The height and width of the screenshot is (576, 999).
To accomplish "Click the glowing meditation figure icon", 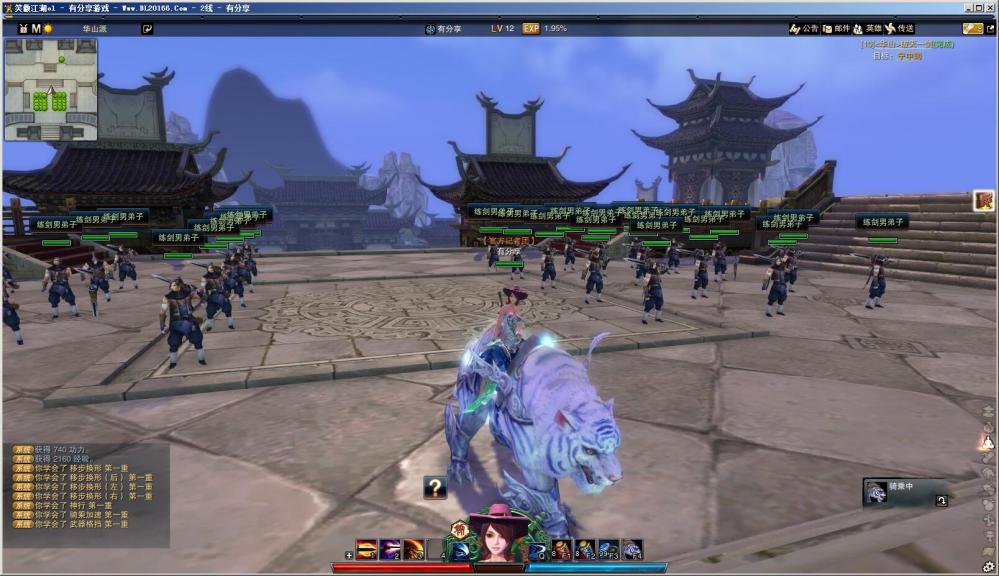I will click(987, 441).
